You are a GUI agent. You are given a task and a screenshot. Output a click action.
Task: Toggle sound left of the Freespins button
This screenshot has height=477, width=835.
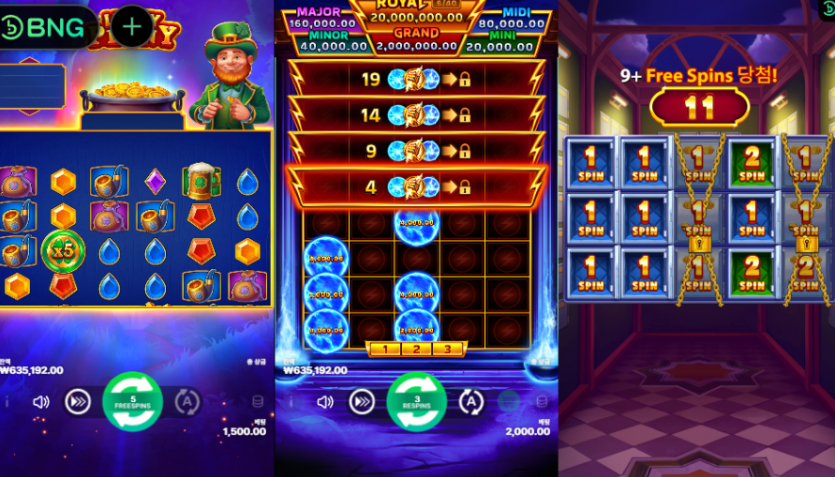point(41,402)
